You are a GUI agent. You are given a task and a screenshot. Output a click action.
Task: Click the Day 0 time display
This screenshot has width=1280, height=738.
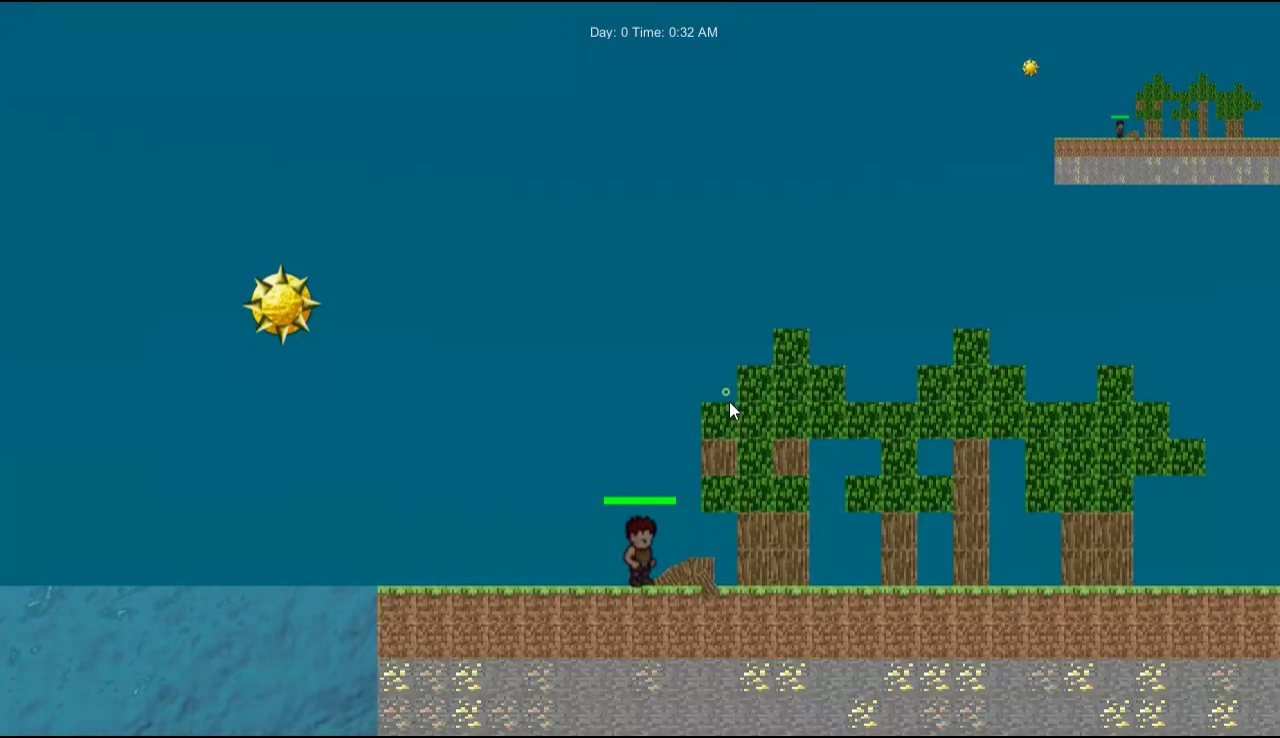[654, 32]
